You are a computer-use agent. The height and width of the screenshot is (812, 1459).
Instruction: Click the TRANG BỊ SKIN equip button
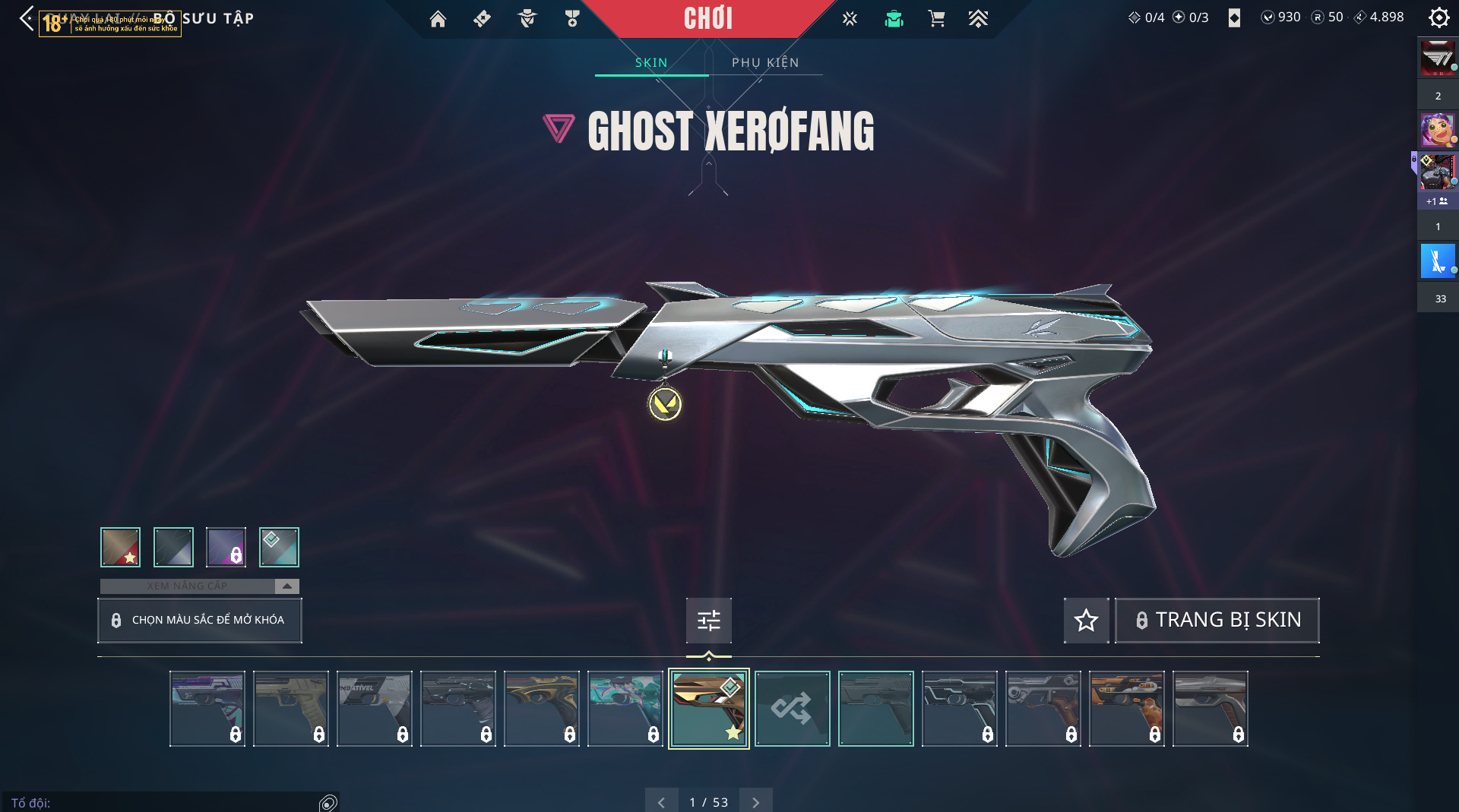[x=1217, y=621]
